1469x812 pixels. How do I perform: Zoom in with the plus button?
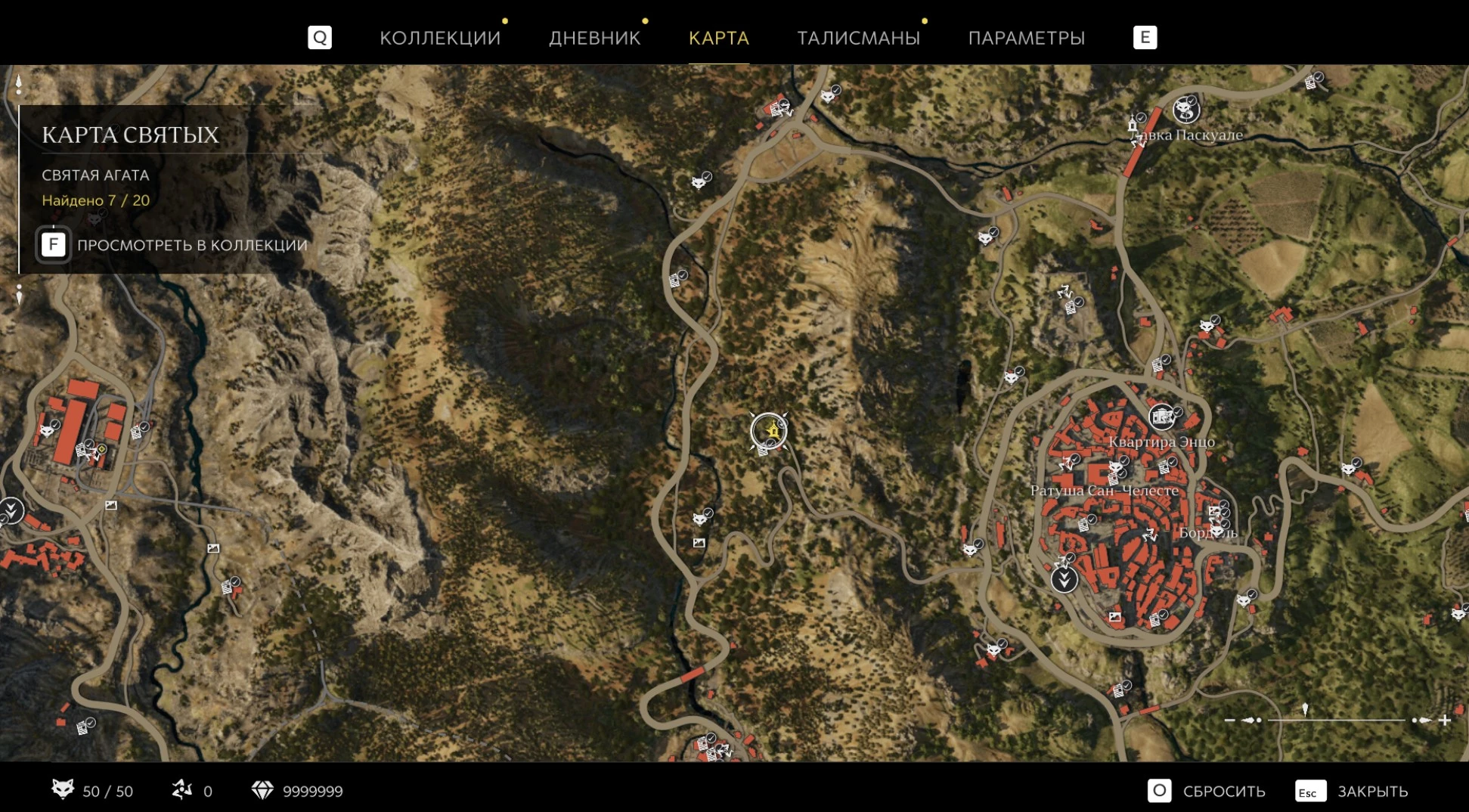click(x=1444, y=721)
